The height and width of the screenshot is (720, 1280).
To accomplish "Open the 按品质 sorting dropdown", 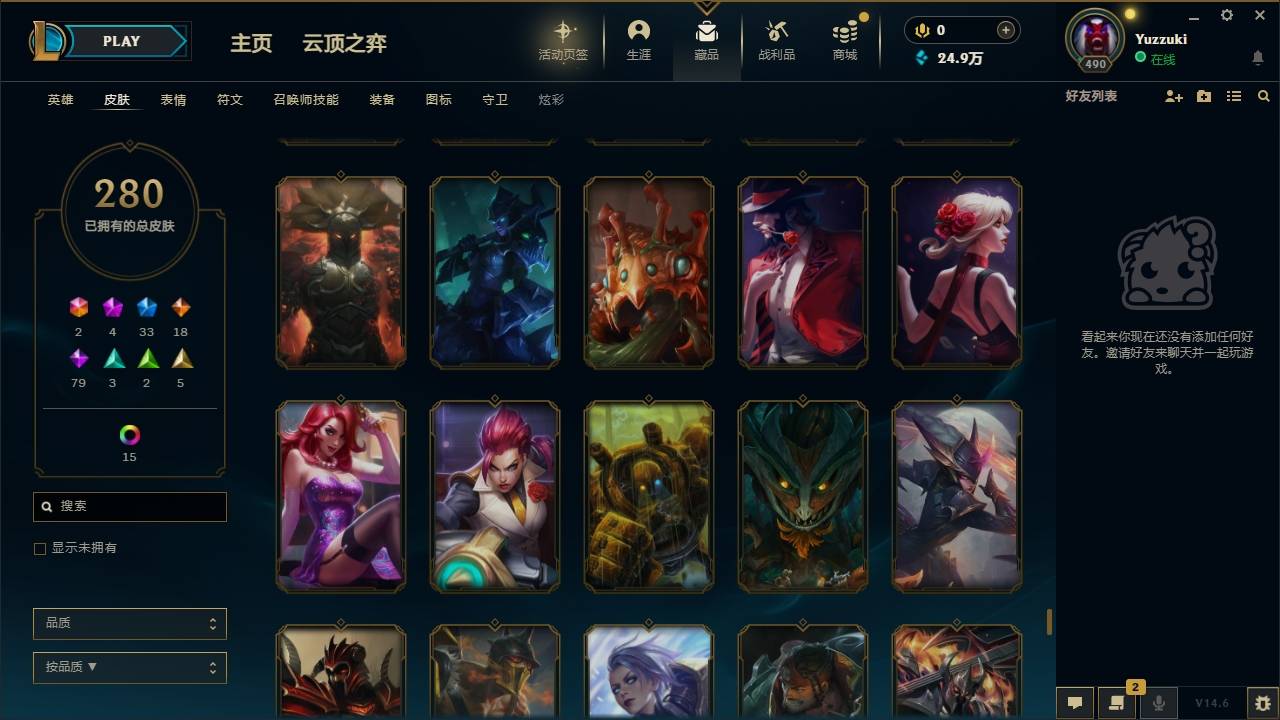I will tap(129, 667).
